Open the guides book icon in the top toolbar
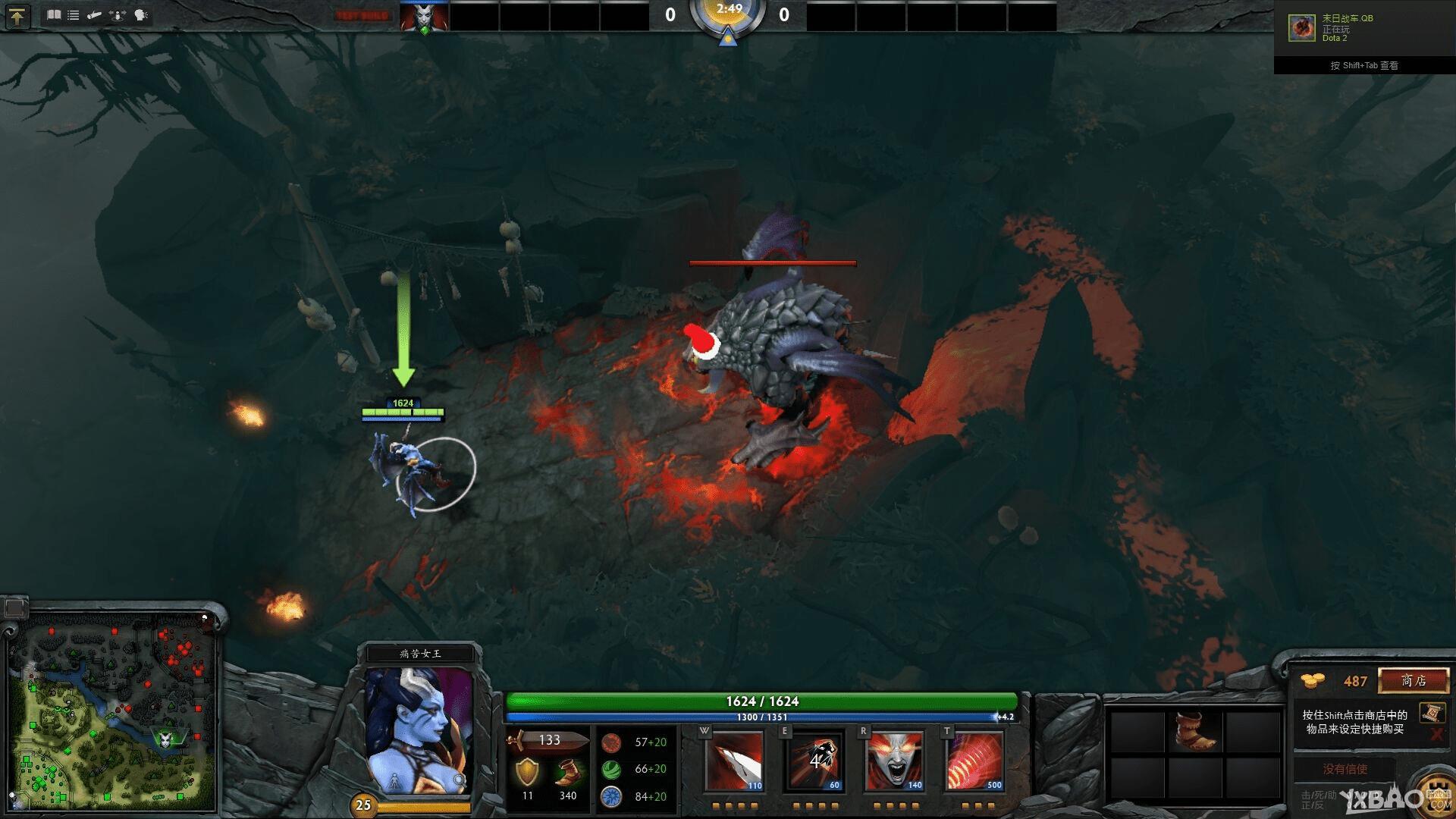The width and height of the screenshot is (1456, 819). point(53,14)
